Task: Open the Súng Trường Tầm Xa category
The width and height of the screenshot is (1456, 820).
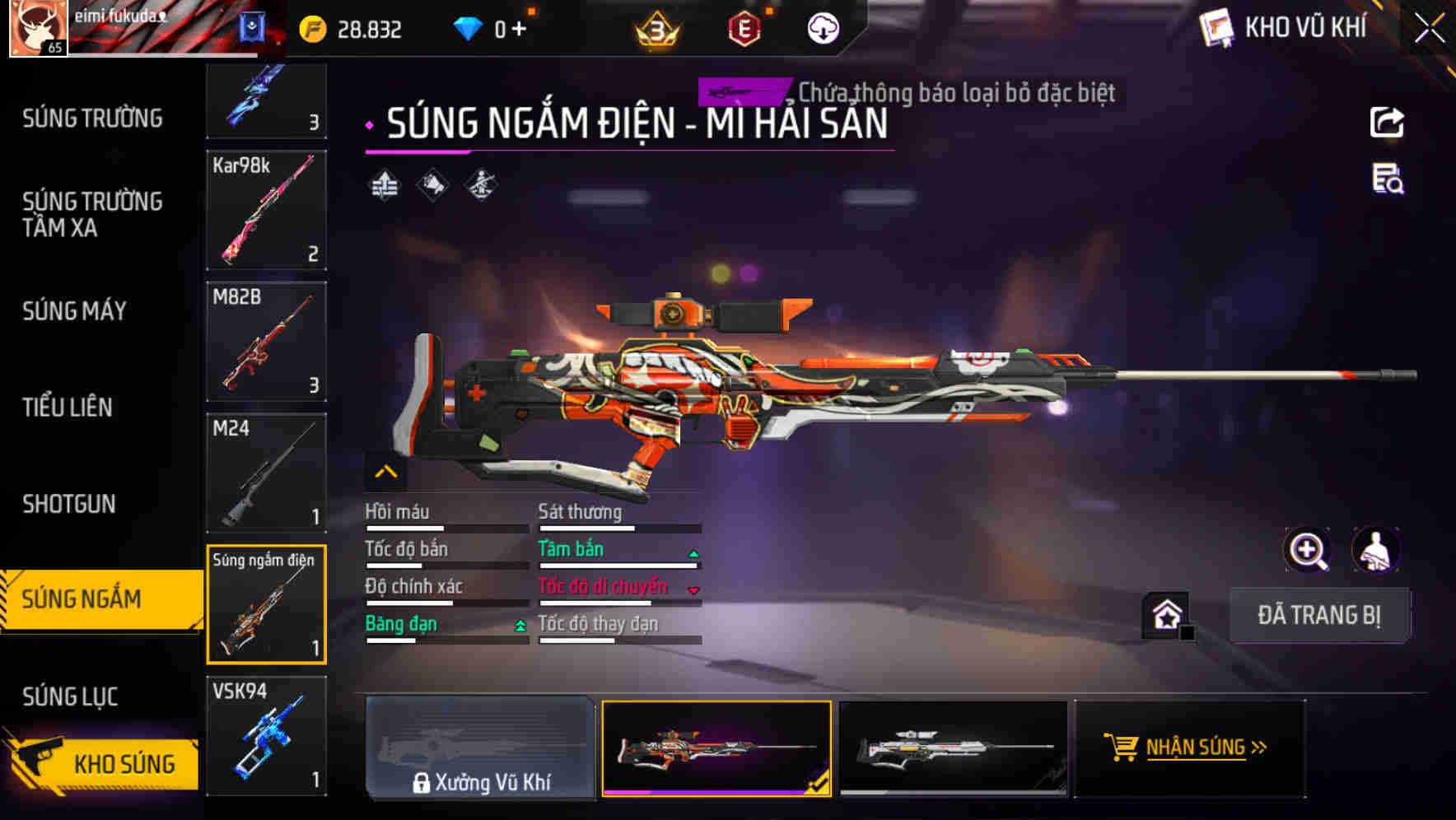Action: click(92, 214)
